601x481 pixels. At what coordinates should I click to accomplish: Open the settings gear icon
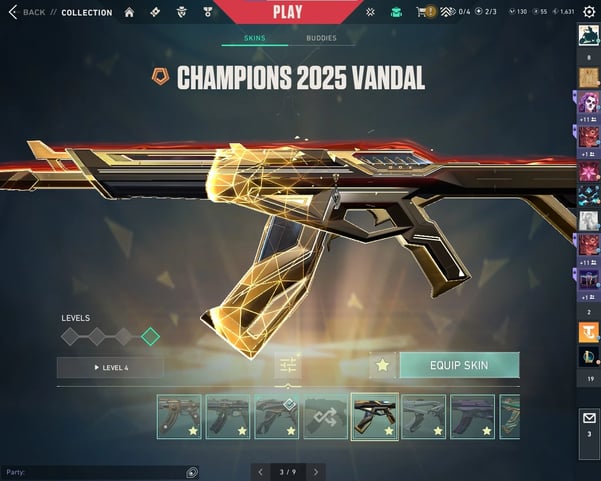pos(589,11)
